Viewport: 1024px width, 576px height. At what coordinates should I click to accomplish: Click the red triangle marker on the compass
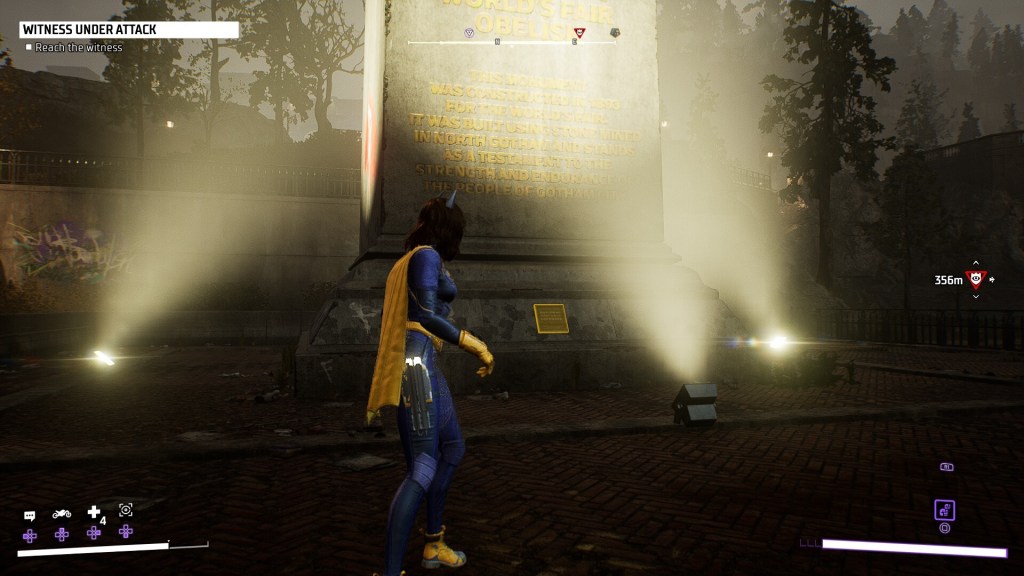580,33
